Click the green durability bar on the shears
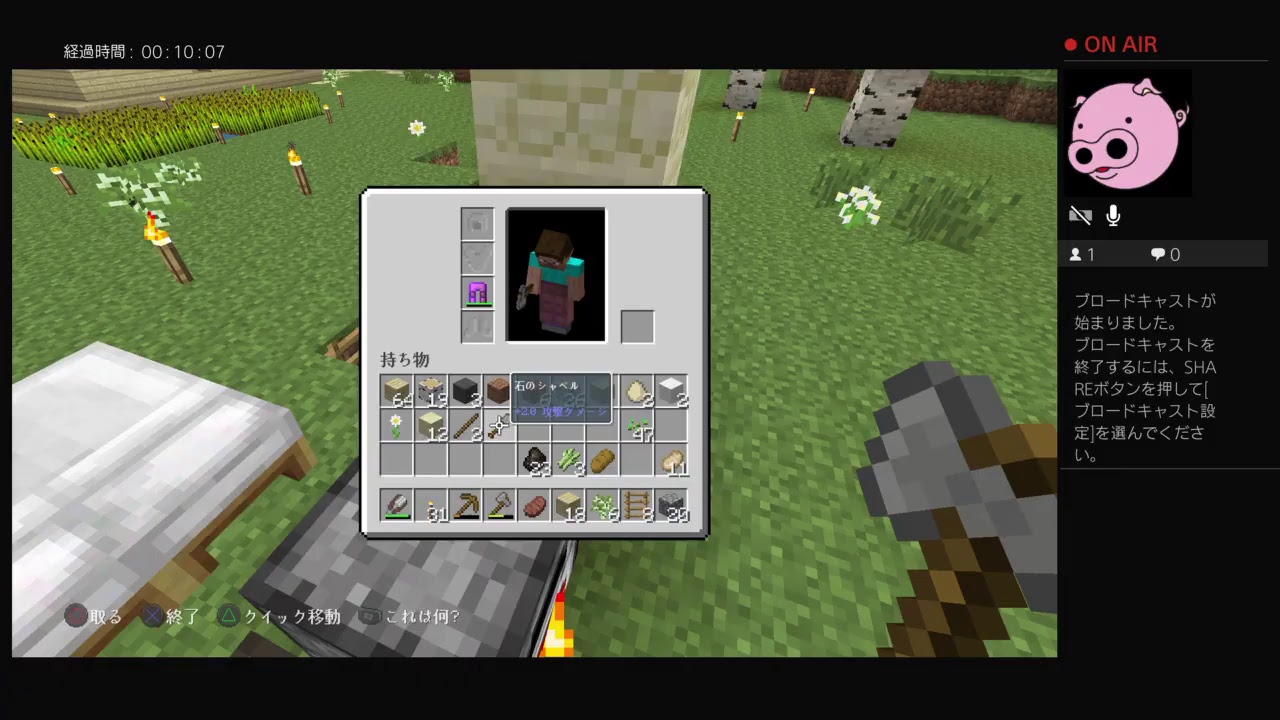 tap(396, 515)
